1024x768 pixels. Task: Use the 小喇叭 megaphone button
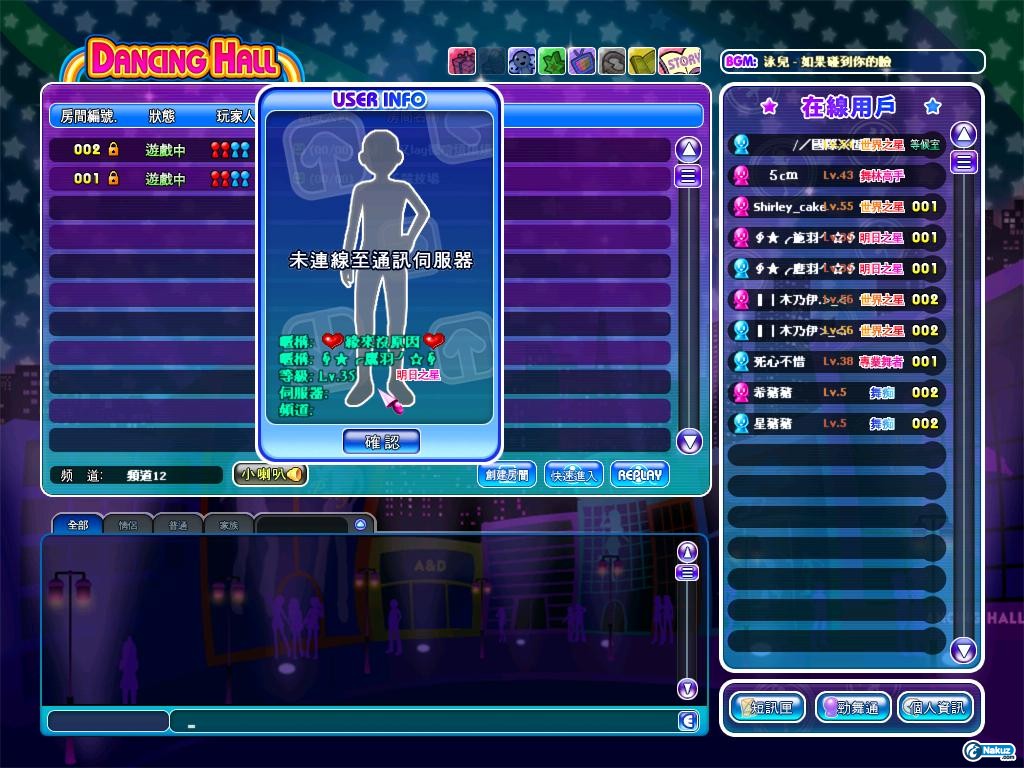(270, 475)
